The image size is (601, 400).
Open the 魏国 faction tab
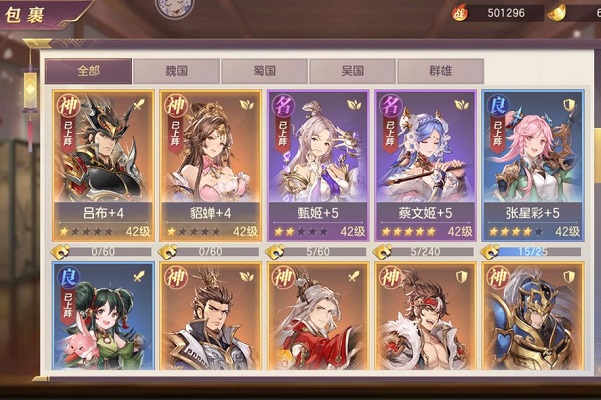click(176, 71)
